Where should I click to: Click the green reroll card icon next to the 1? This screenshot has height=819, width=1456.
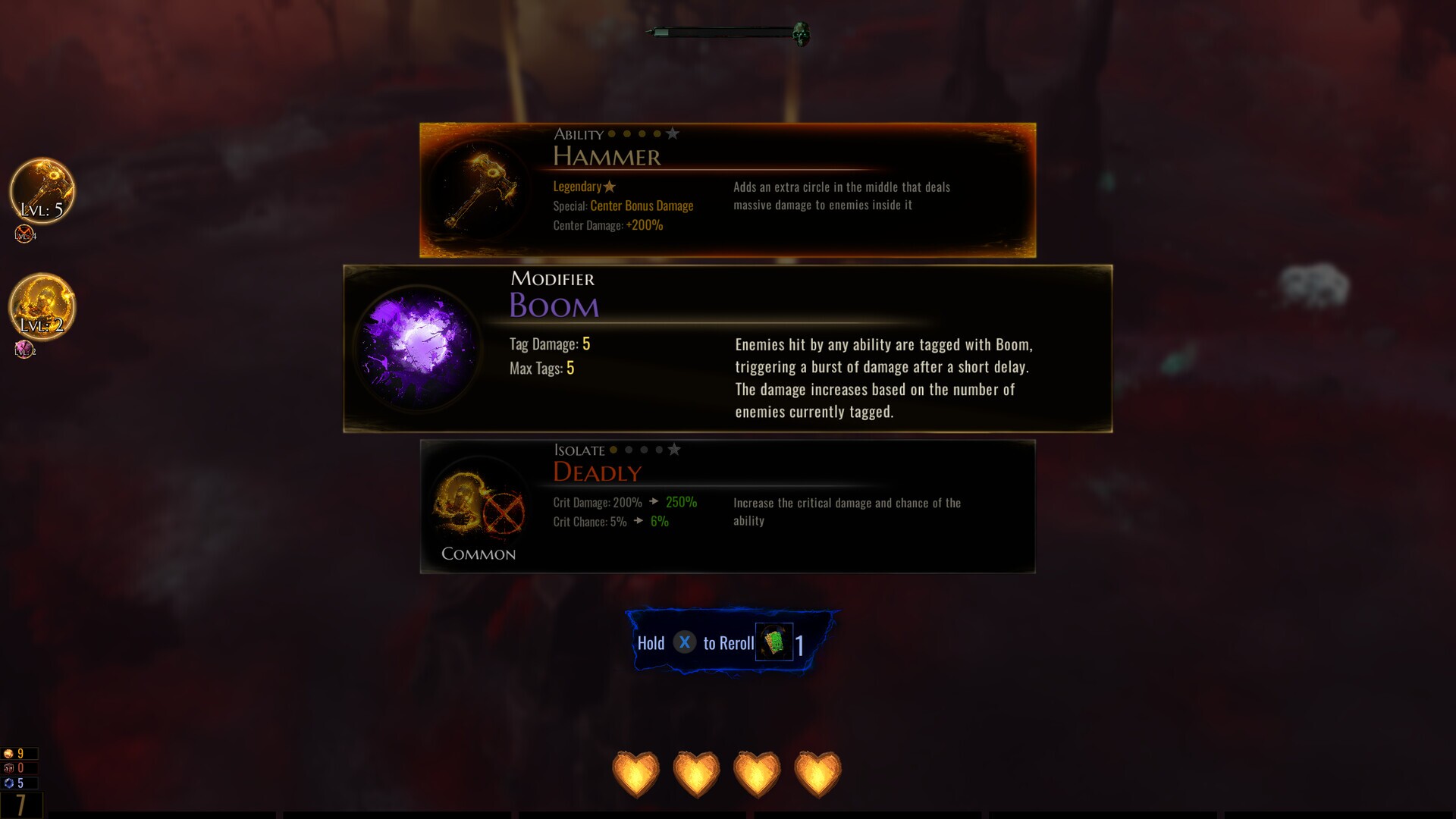pos(773,643)
